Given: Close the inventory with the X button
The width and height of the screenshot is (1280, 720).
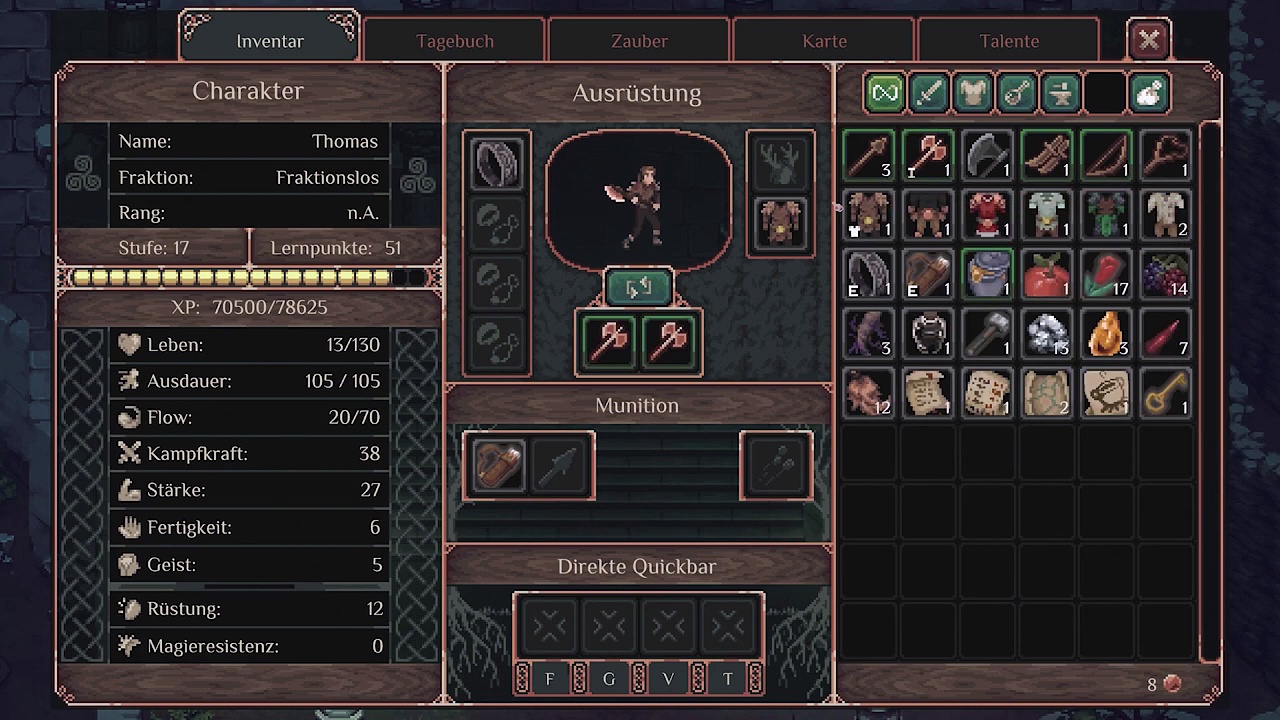Looking at the screenshot, I should [x=1149, y=40].
